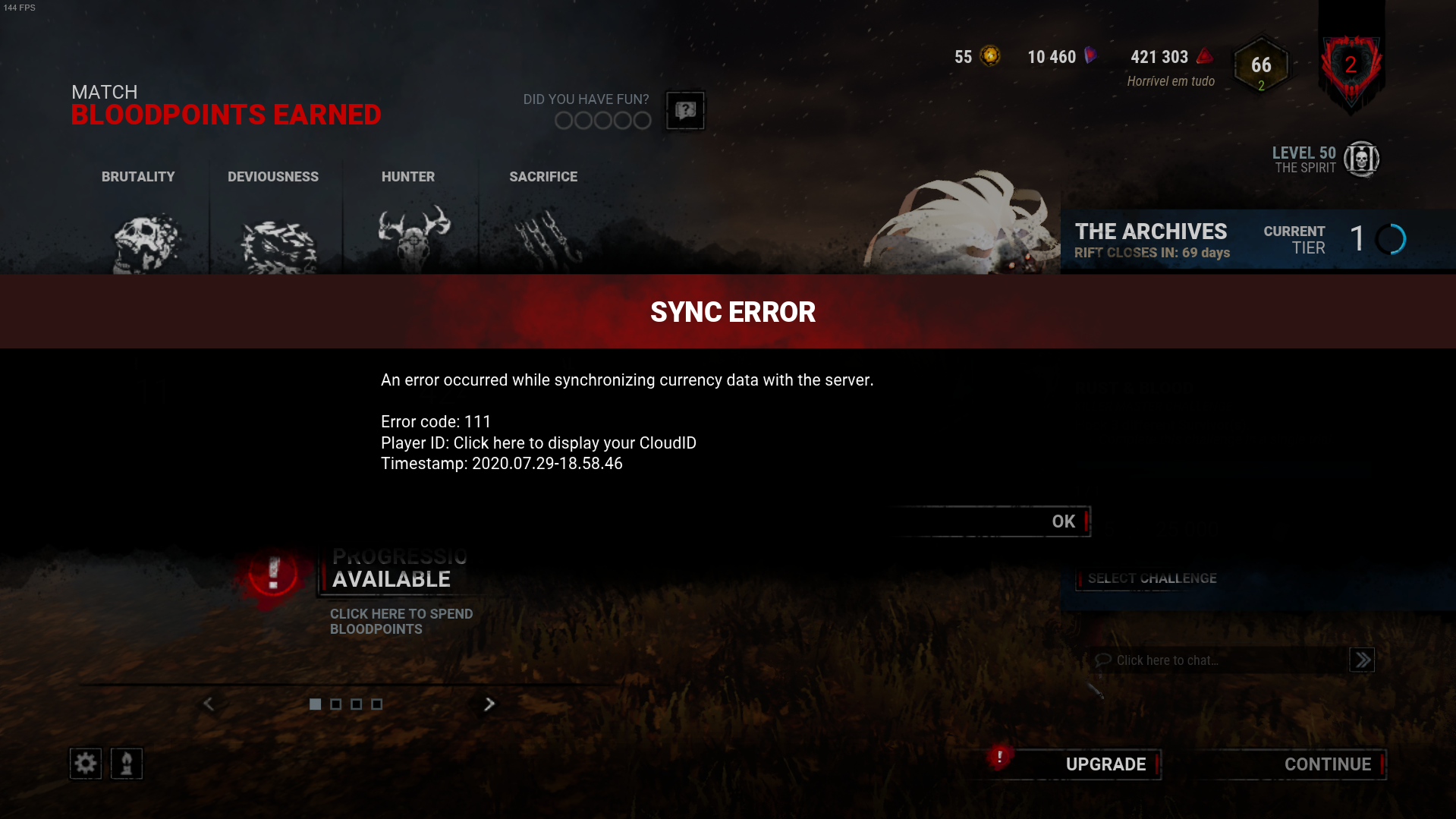Click the Bloodpoints currency icon
Viewport: 1456px width, 819px height.
pyautogui.click(x=1203, y=56)
